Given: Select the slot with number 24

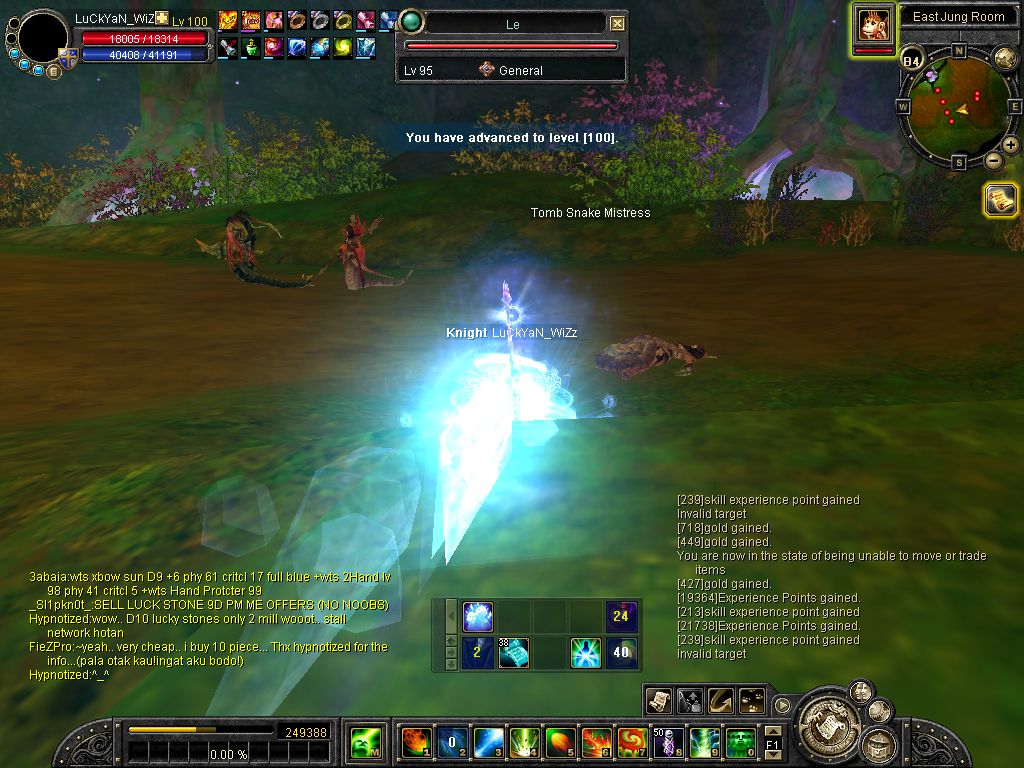Looking at the screenshot, I should coord(621,616).
